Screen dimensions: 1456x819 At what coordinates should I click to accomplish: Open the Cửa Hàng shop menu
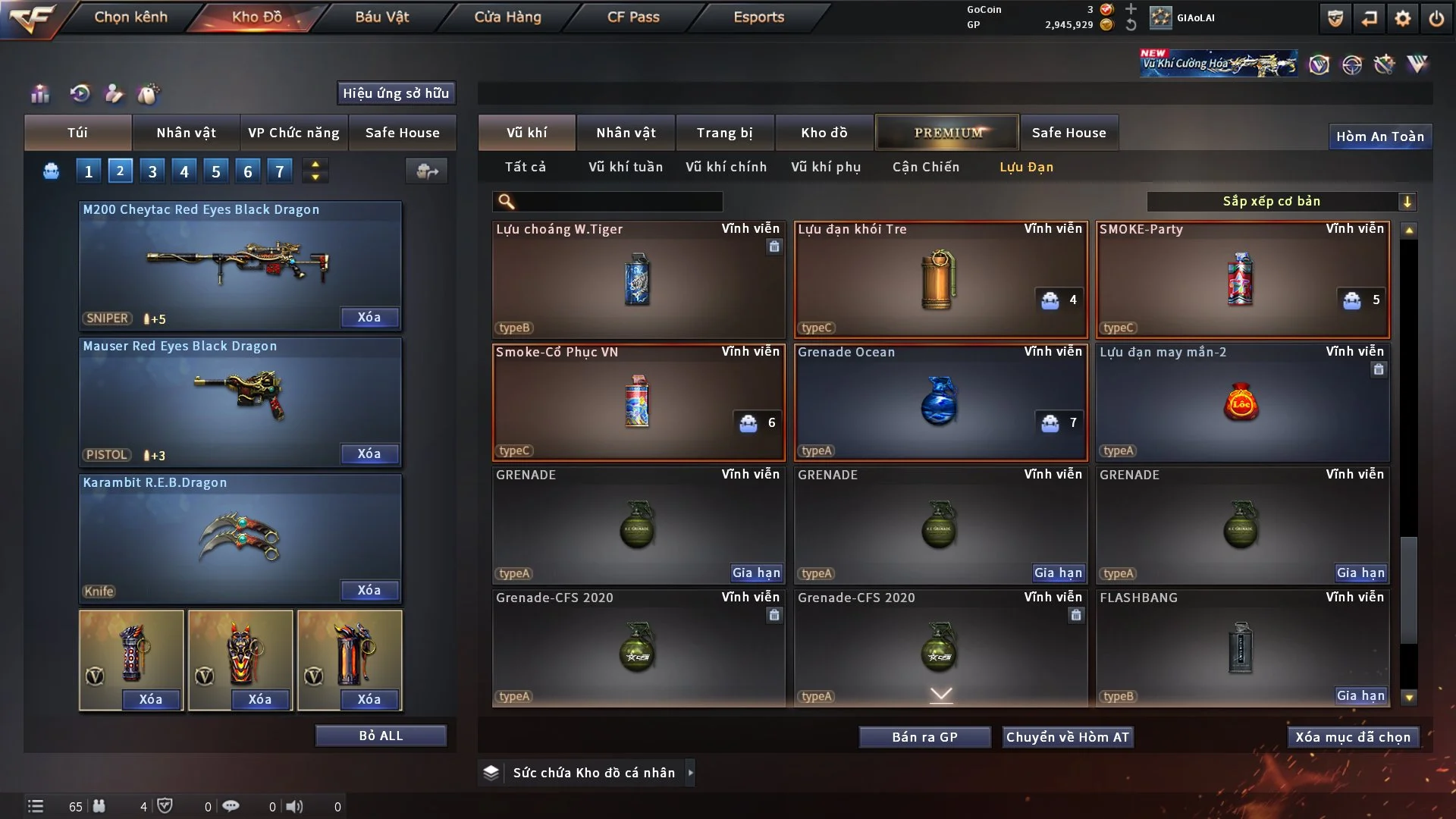tap(507, 17)
